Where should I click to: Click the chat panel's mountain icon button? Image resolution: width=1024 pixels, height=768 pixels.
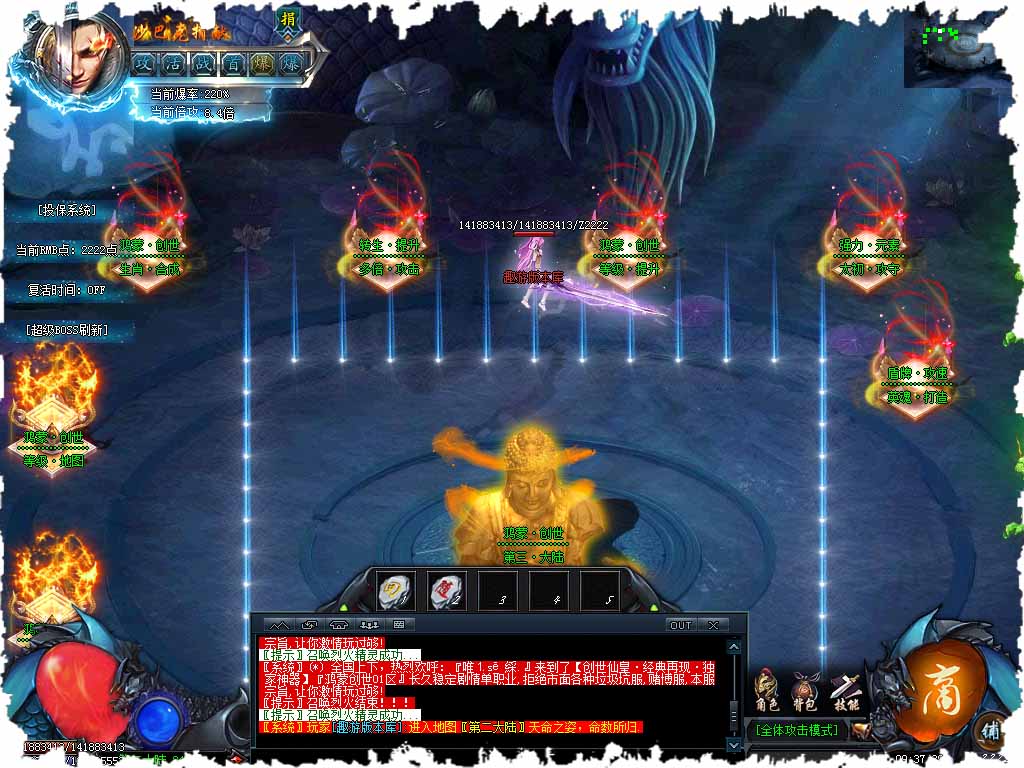281,625
